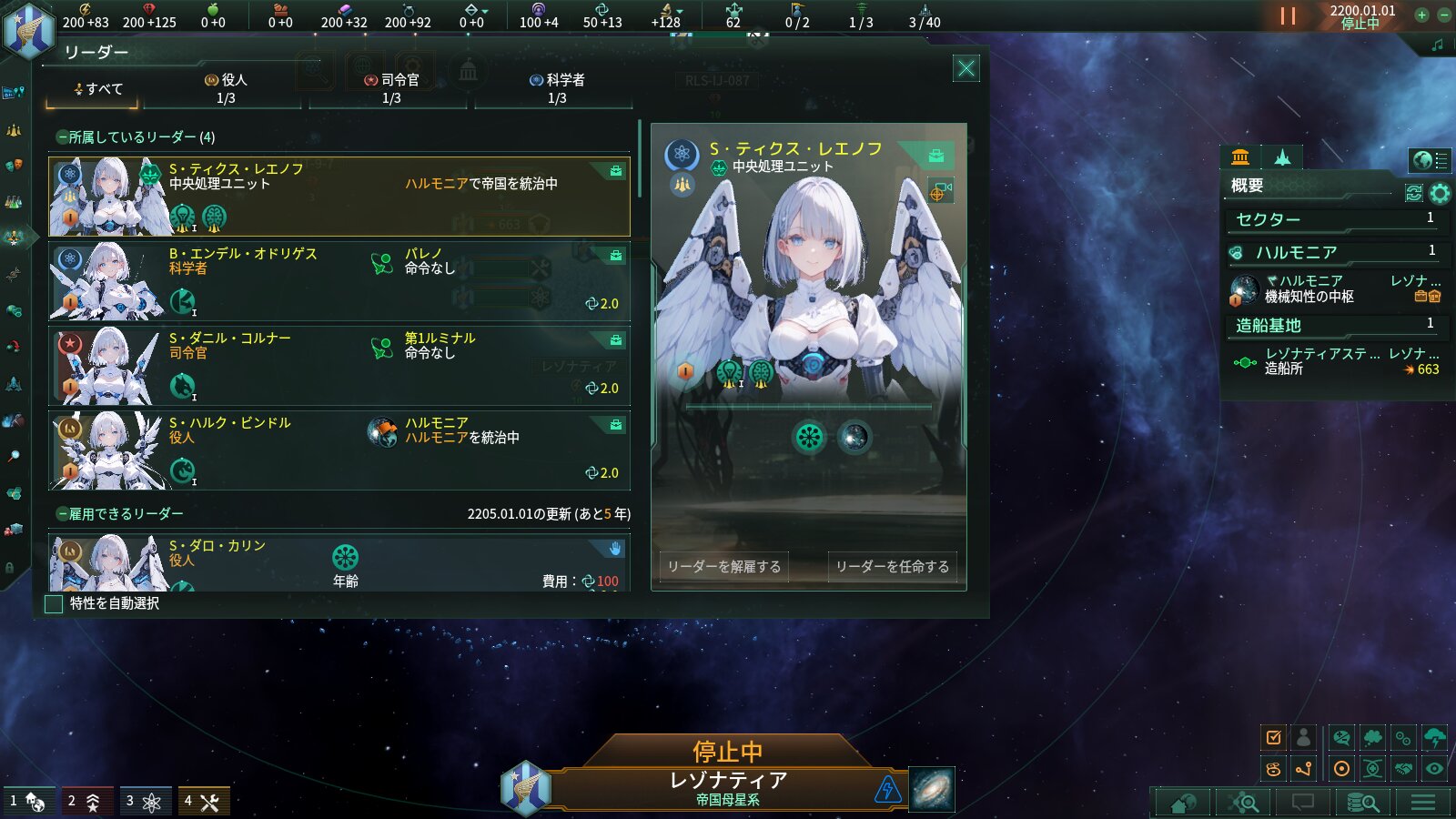Collapse 雇用できるリーダー section
This screenshot has width=1456, height=819.
[62, 514]
